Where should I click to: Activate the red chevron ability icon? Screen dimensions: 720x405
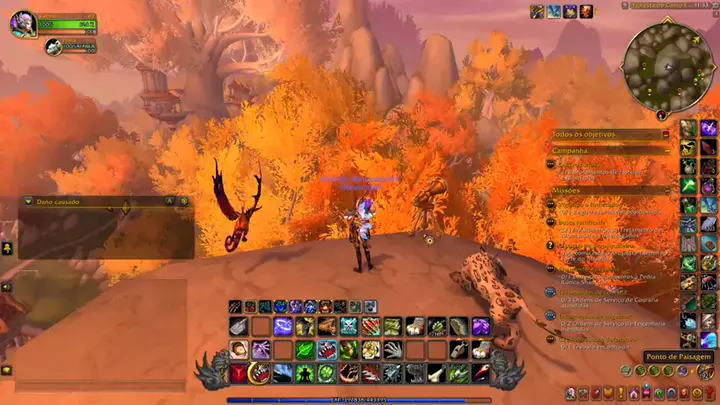(x=239, y=373)
